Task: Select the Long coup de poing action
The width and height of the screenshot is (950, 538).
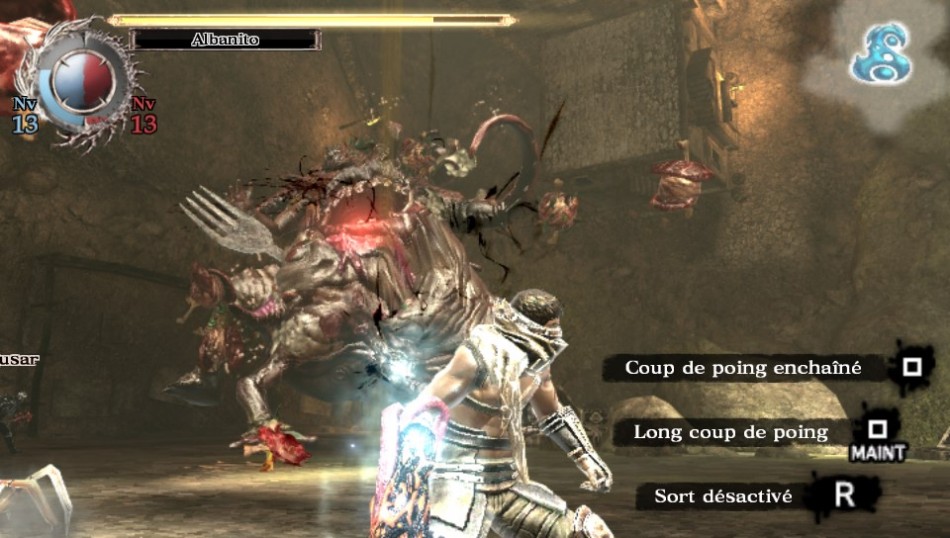Action: [x=731, y=432]
